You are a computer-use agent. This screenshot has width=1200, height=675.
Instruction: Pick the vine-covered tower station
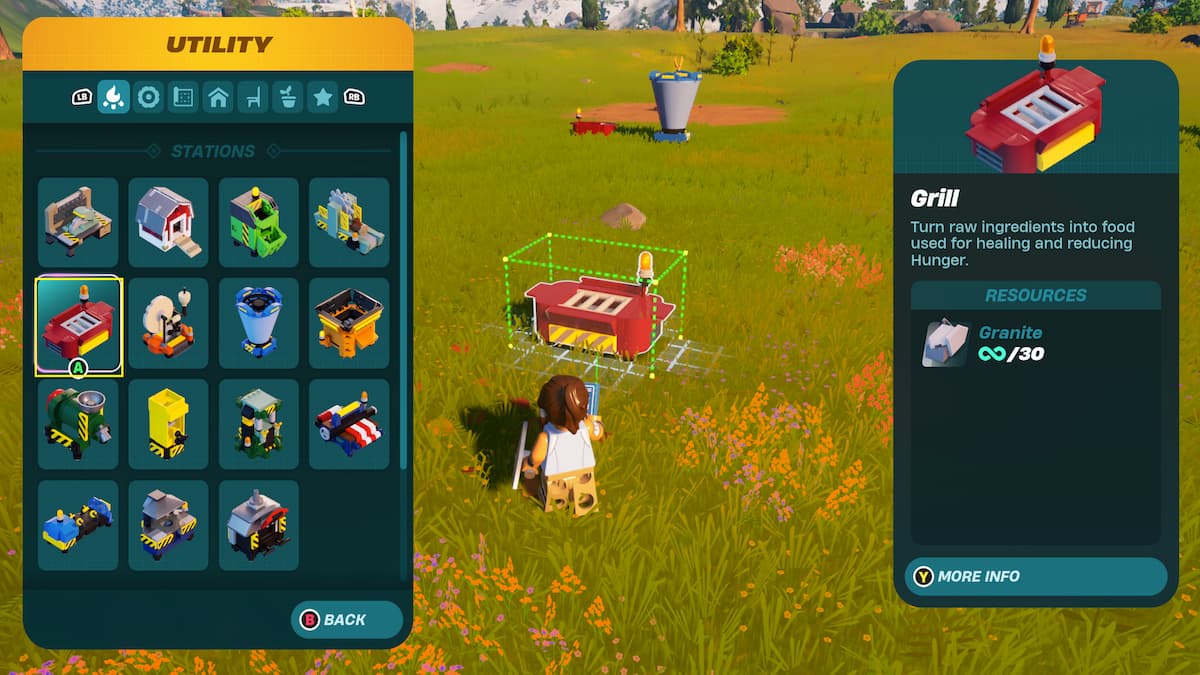click(258, 424)
